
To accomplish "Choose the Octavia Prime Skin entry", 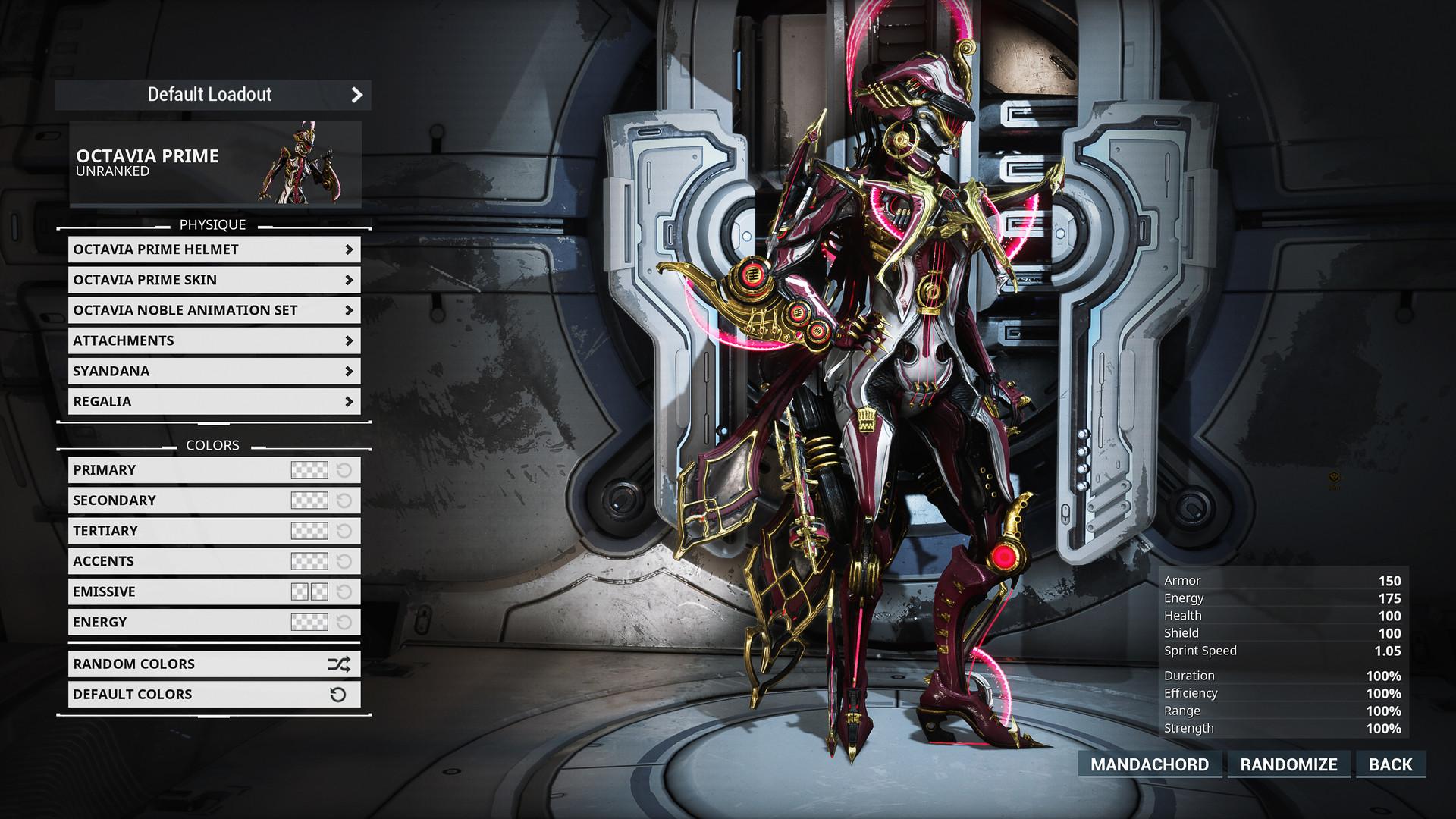I will coord(214,280).
